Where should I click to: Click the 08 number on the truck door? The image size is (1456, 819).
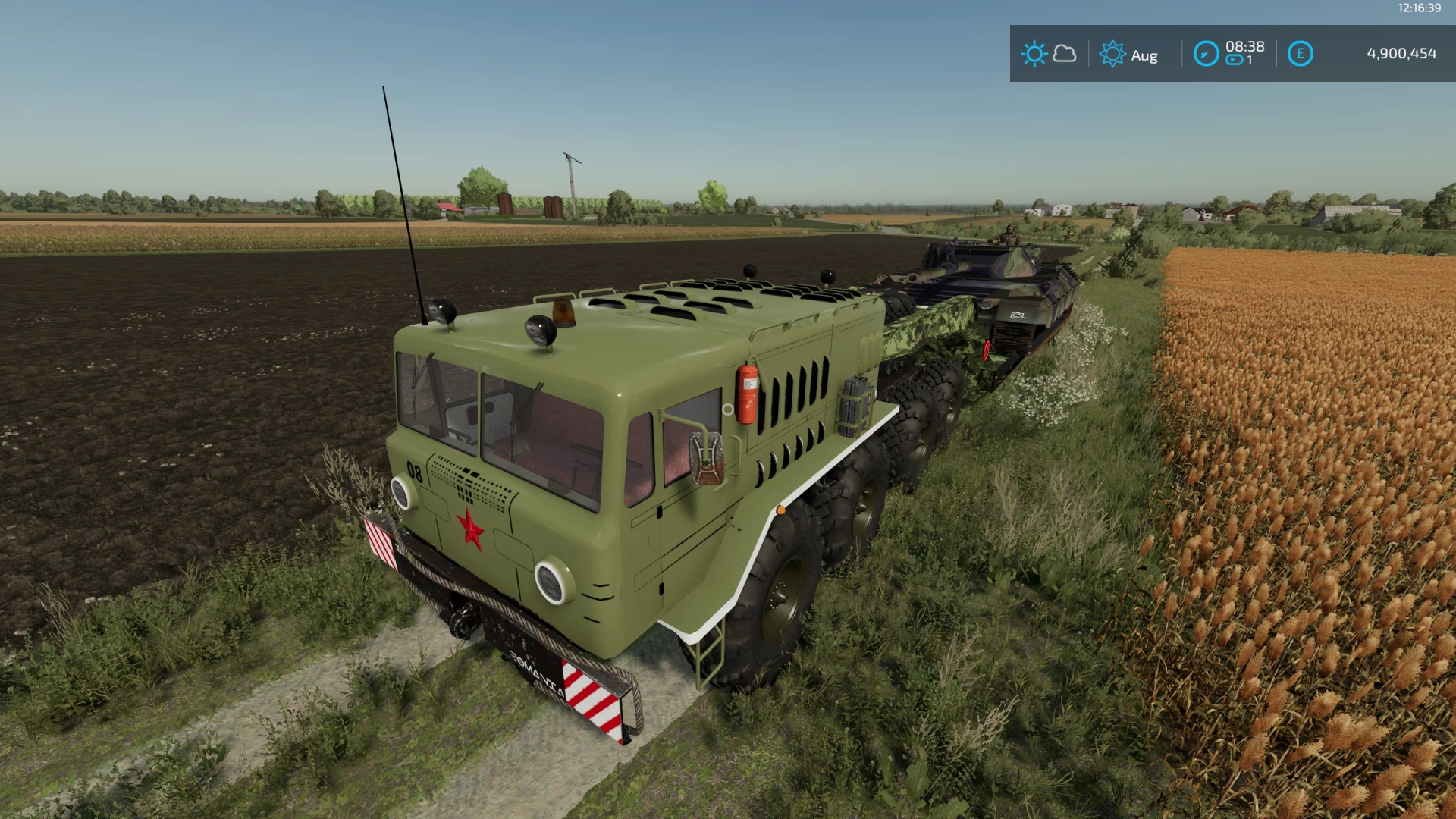[413, 471]
